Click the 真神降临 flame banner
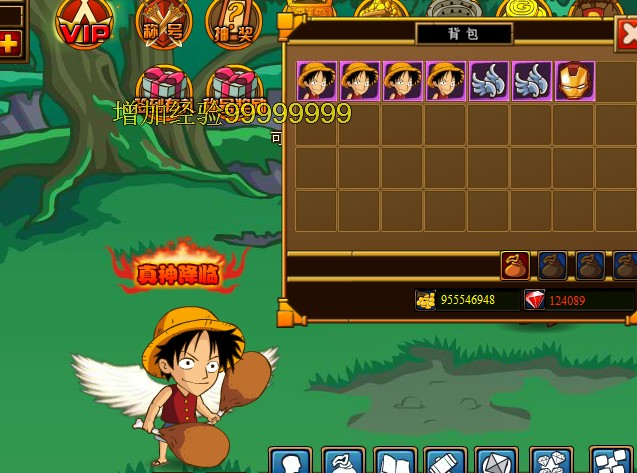The width and height of the screenshot is (637, 473). [x=179, y=269]
